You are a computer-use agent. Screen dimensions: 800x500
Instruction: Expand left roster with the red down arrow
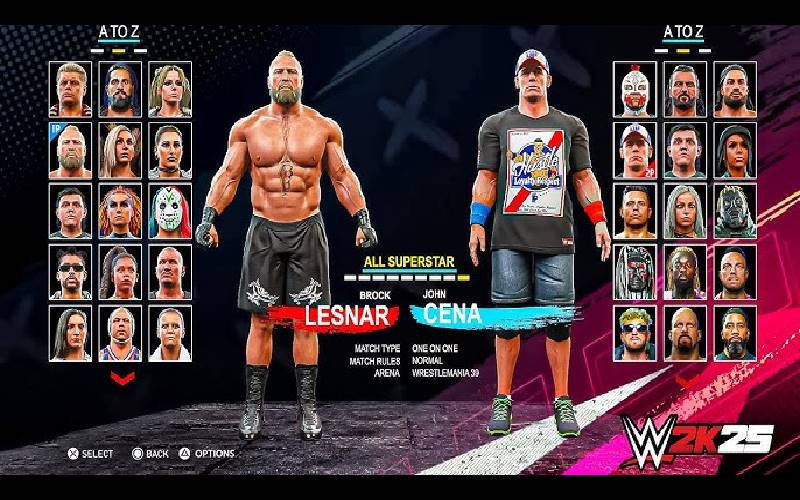(x=122, y=378)
